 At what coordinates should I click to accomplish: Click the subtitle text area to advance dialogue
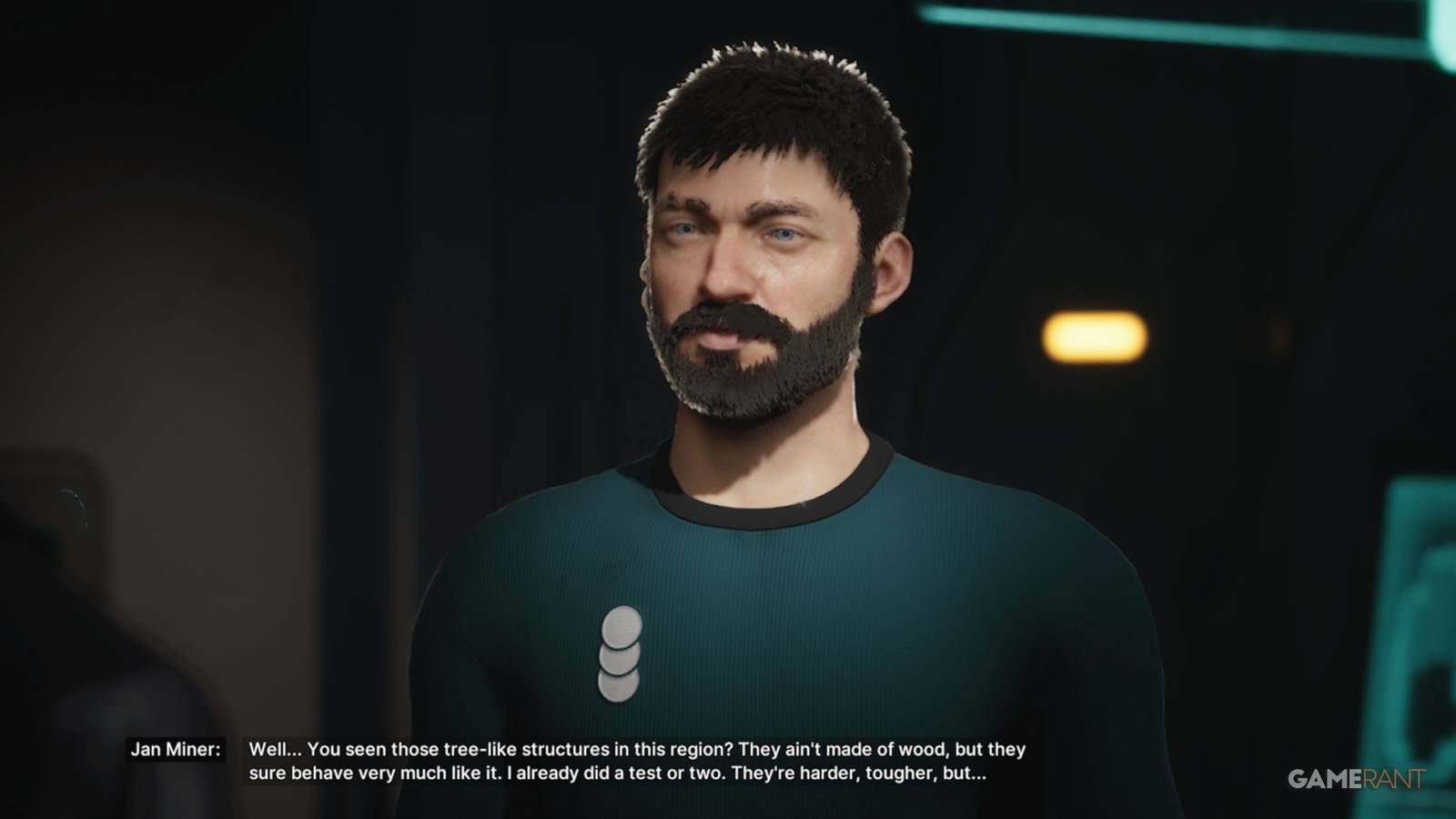(x=637, y=764)
